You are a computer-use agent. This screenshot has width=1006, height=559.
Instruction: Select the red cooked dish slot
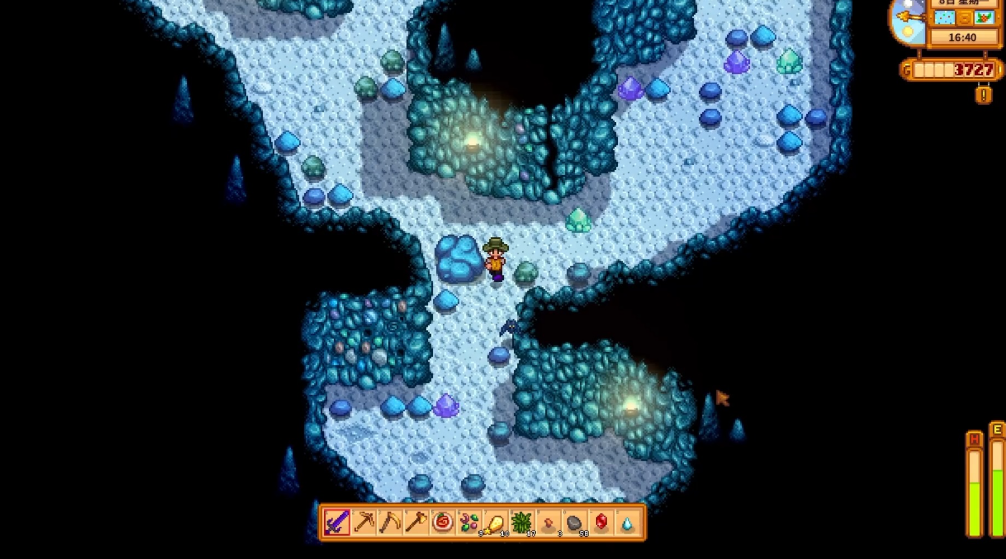(442, 522)
